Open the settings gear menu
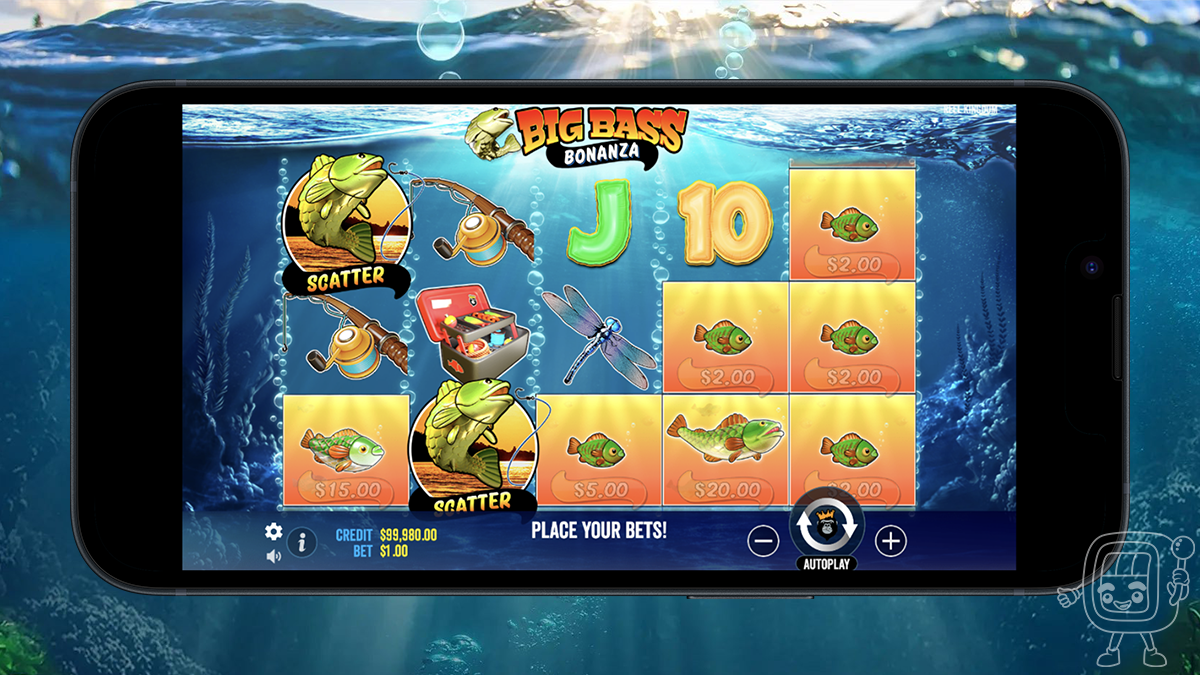1200x675 pixels. [273, 531]
